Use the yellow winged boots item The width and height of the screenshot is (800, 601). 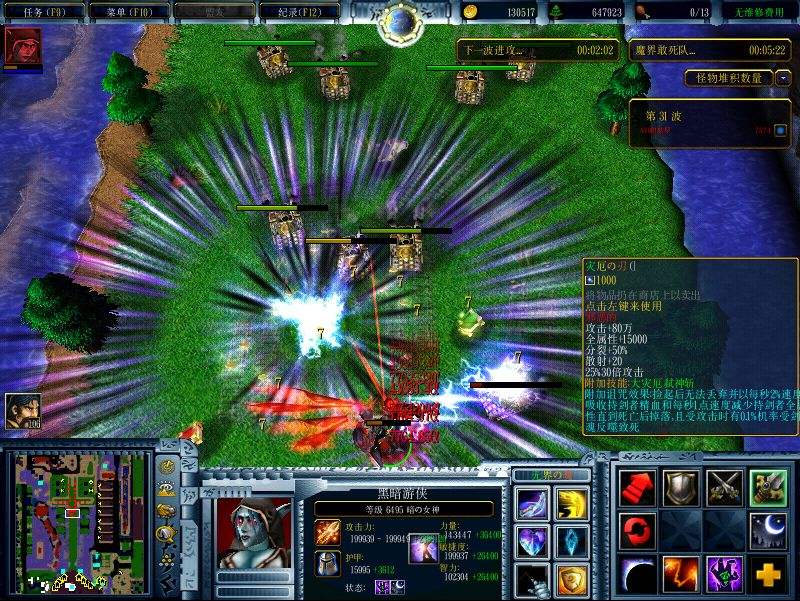pos(572,503)
